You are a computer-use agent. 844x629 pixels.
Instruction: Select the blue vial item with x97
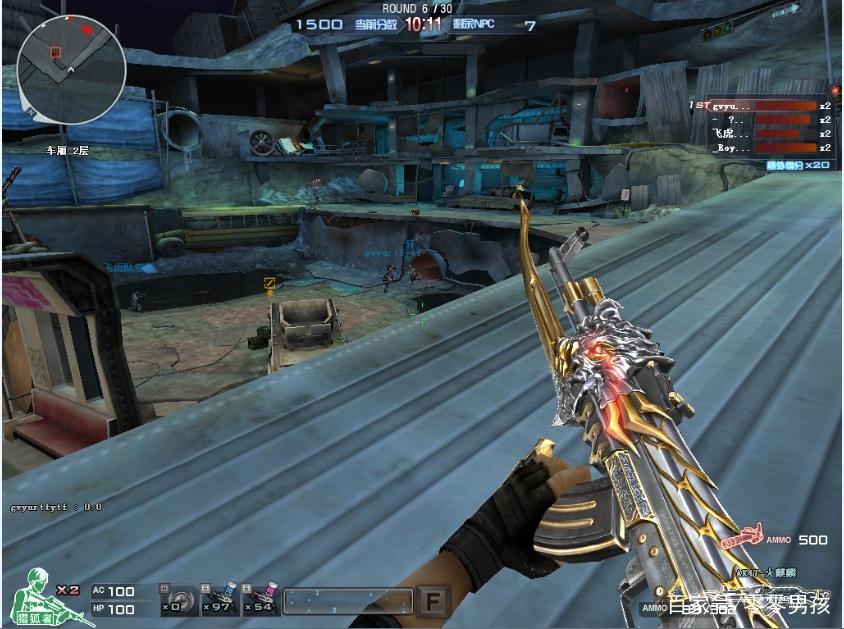click(x=221, y=600)
